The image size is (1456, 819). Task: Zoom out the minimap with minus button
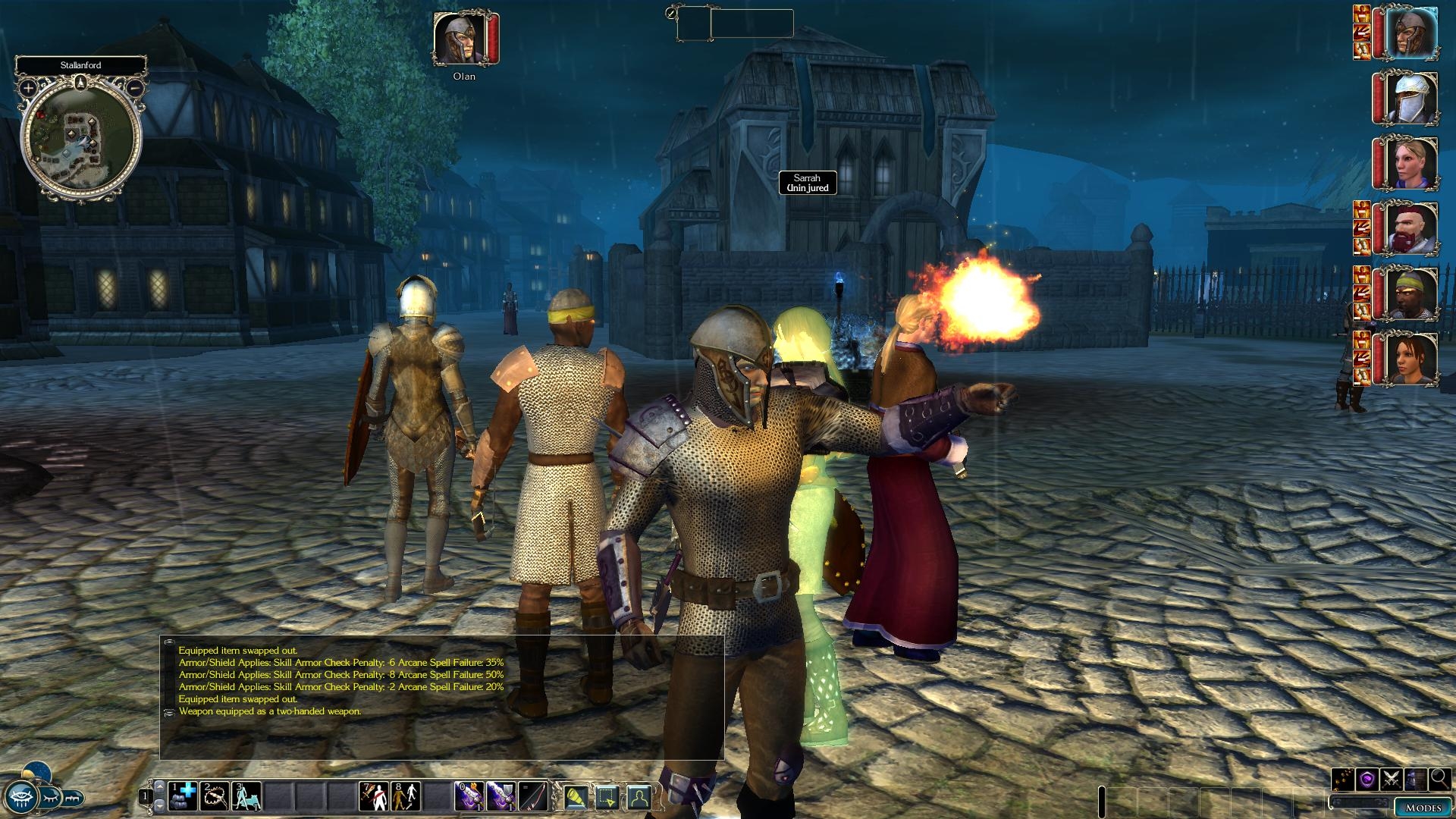click(x=134, y=88)
